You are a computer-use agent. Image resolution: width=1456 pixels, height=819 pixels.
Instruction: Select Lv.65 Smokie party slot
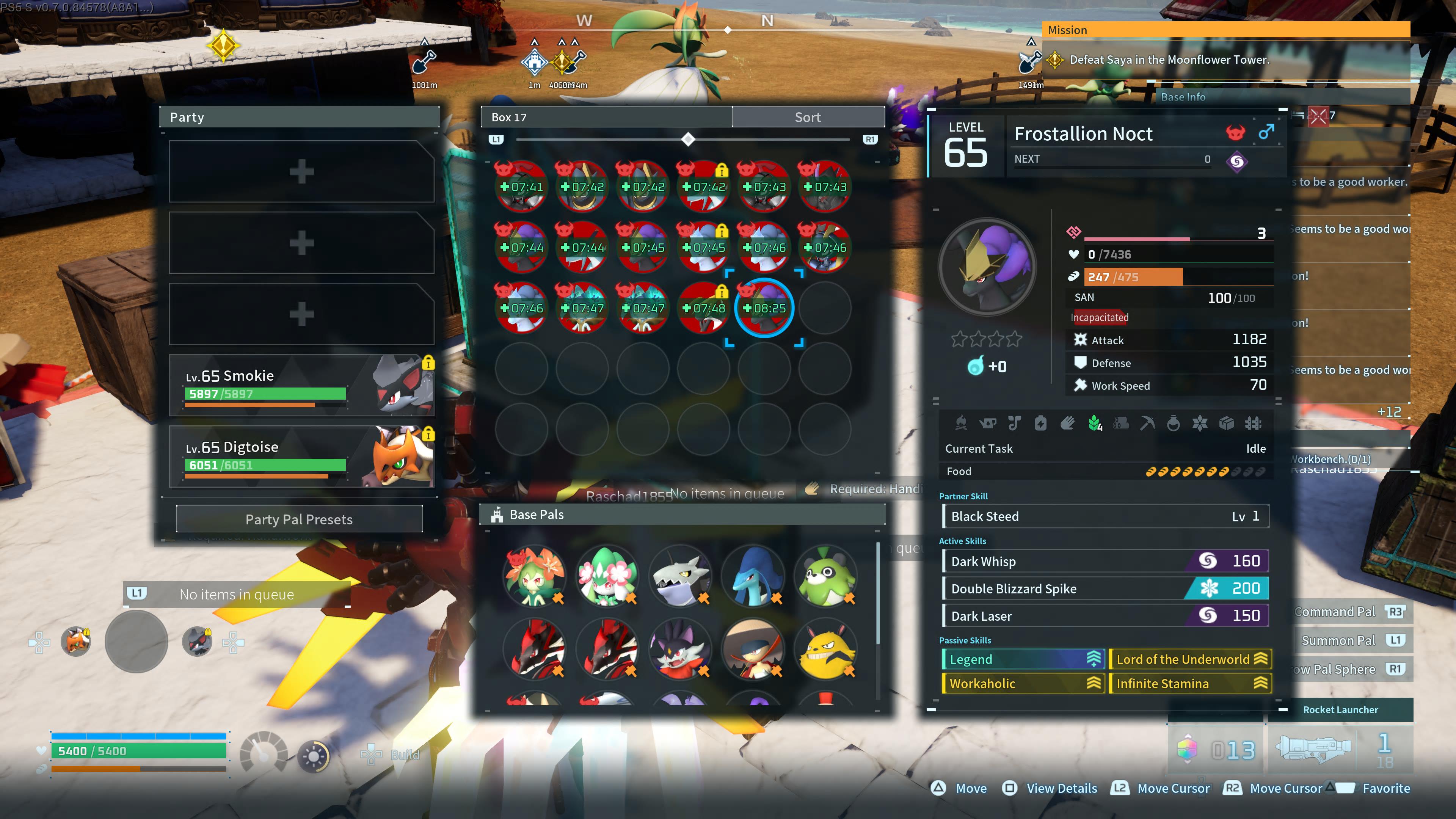coord(301,386)
